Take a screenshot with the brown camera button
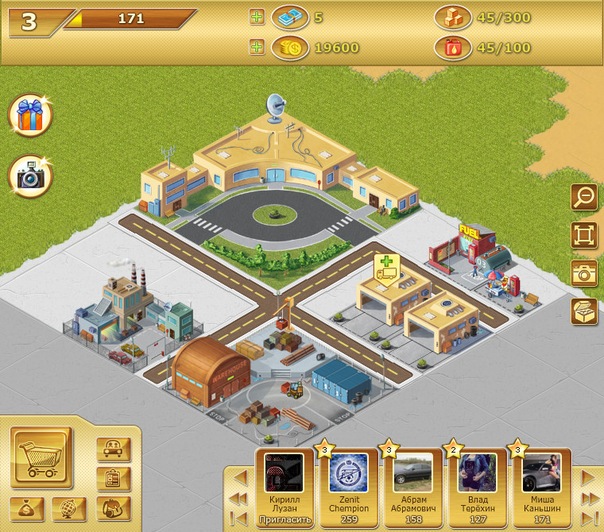604x532 pixels. tap(583, 273)
